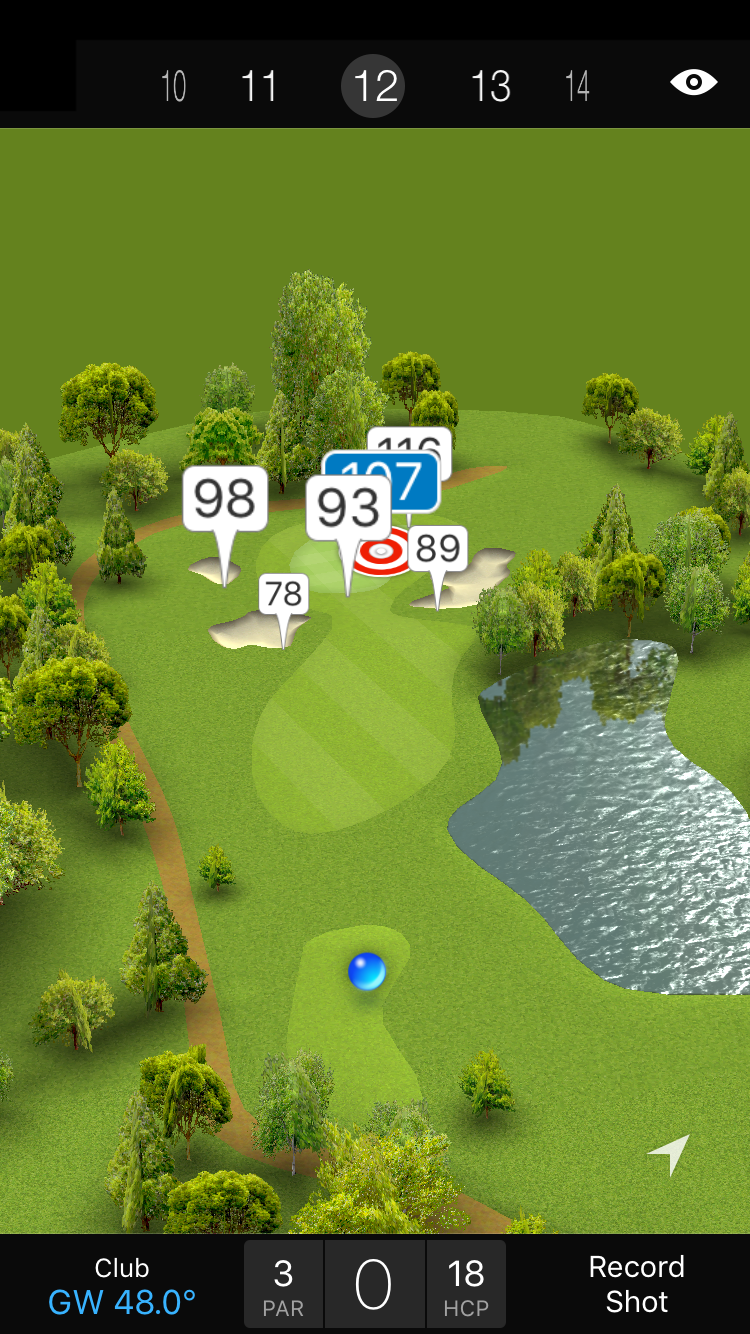
Task: Select the 98 yard distance marker
Action: 225,499
